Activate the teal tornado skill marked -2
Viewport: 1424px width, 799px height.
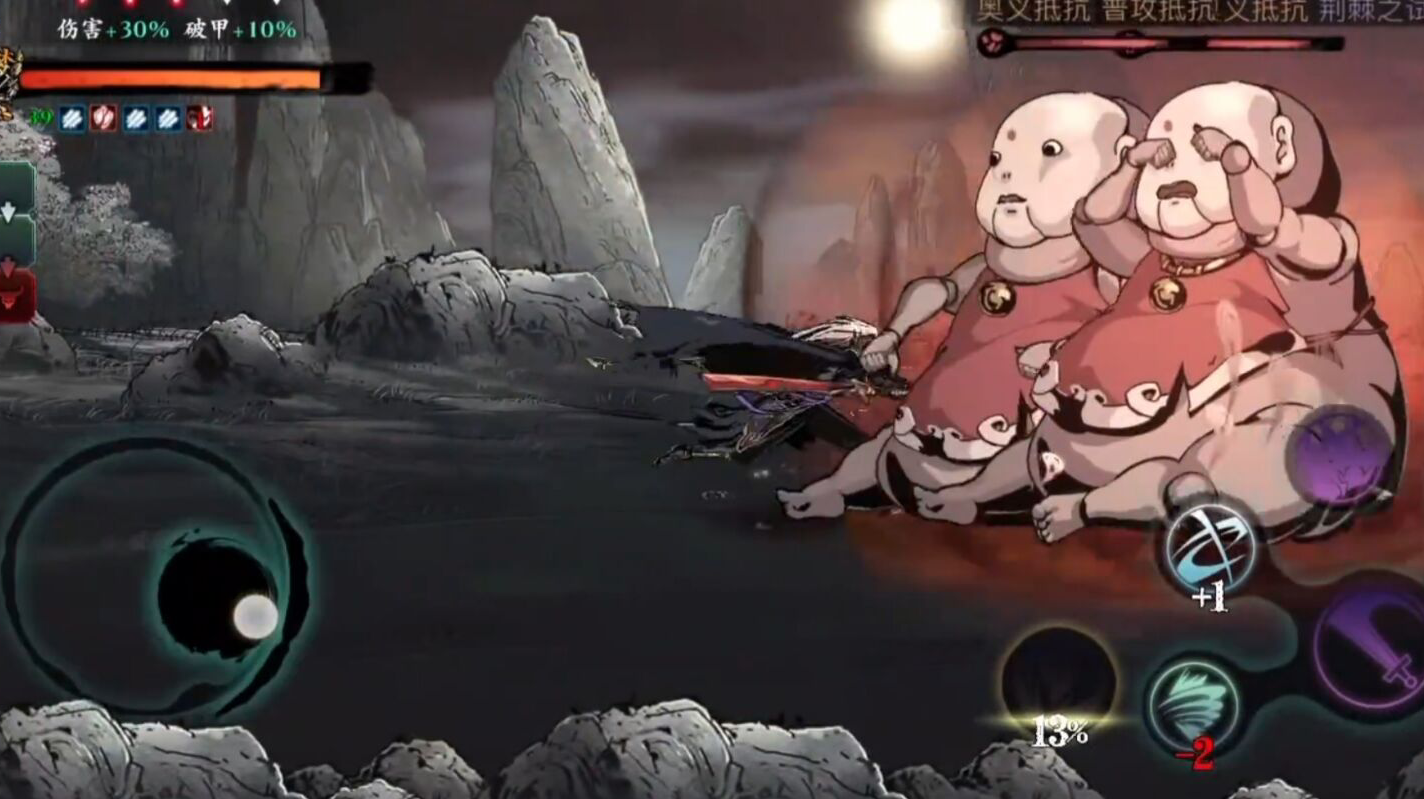click(1193, 700)
